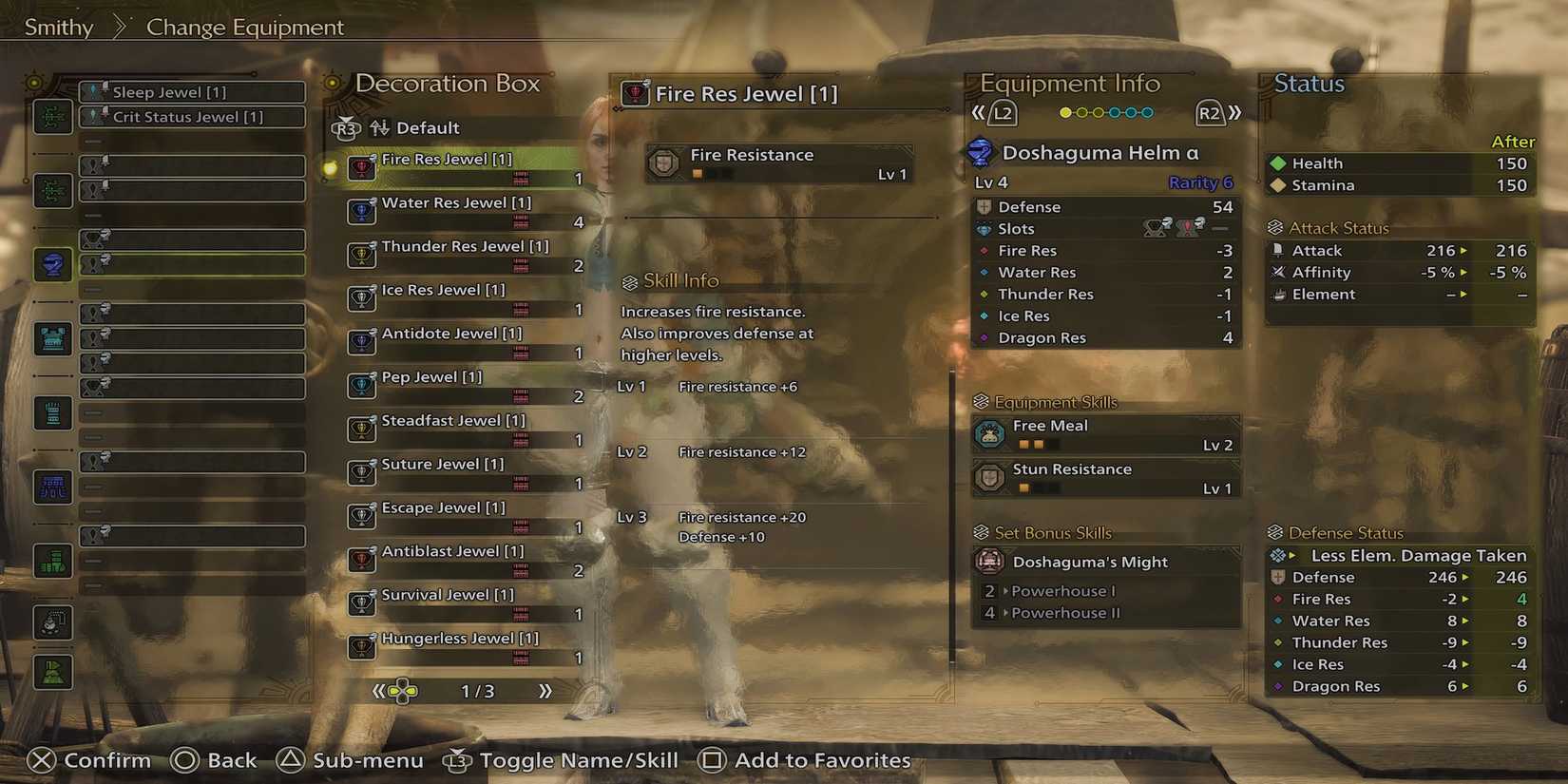
Task: Select the leg armor slot icon
Action: [52, 561]
